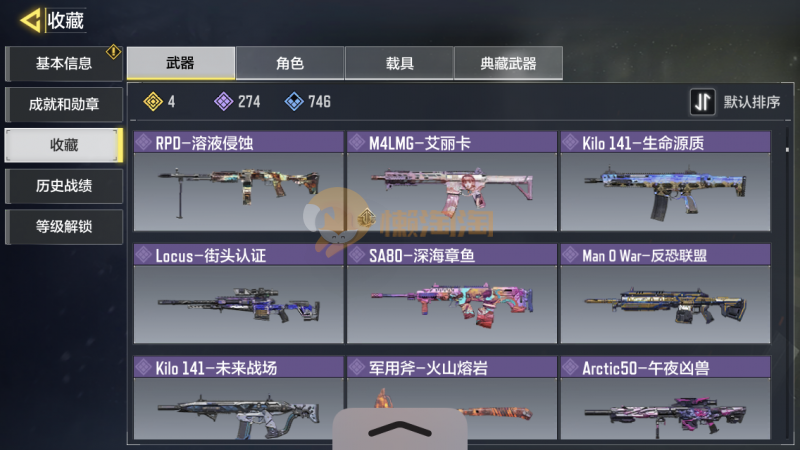Image resolution: width=800 pixels, height=450 pixels.
Task: Open the 历史战绩 menu entry
Action: click(64, 186)
